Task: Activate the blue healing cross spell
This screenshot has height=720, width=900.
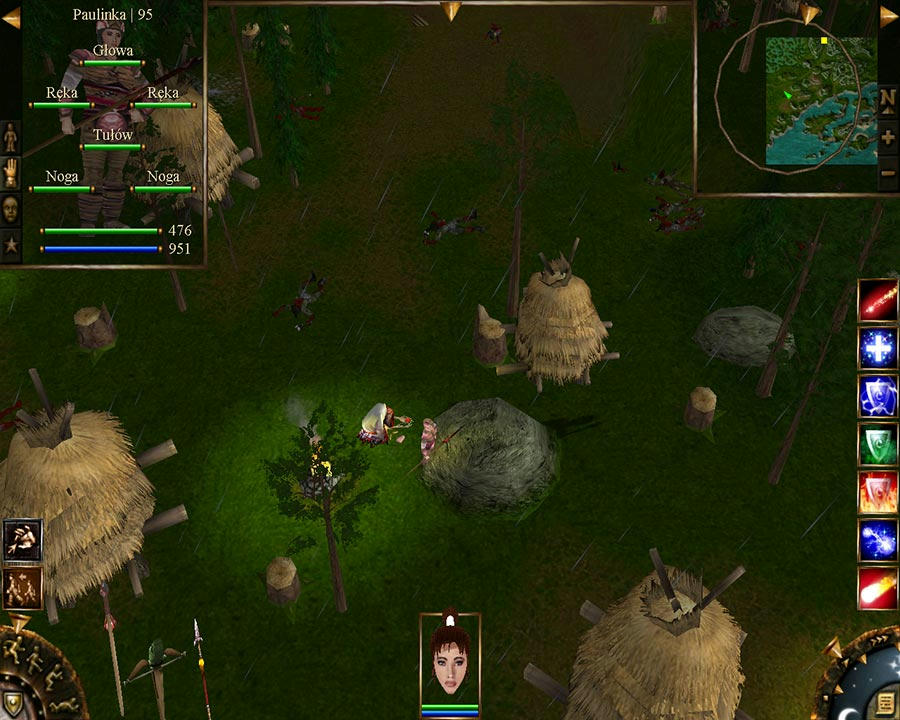Action: [x=878, y=348]
